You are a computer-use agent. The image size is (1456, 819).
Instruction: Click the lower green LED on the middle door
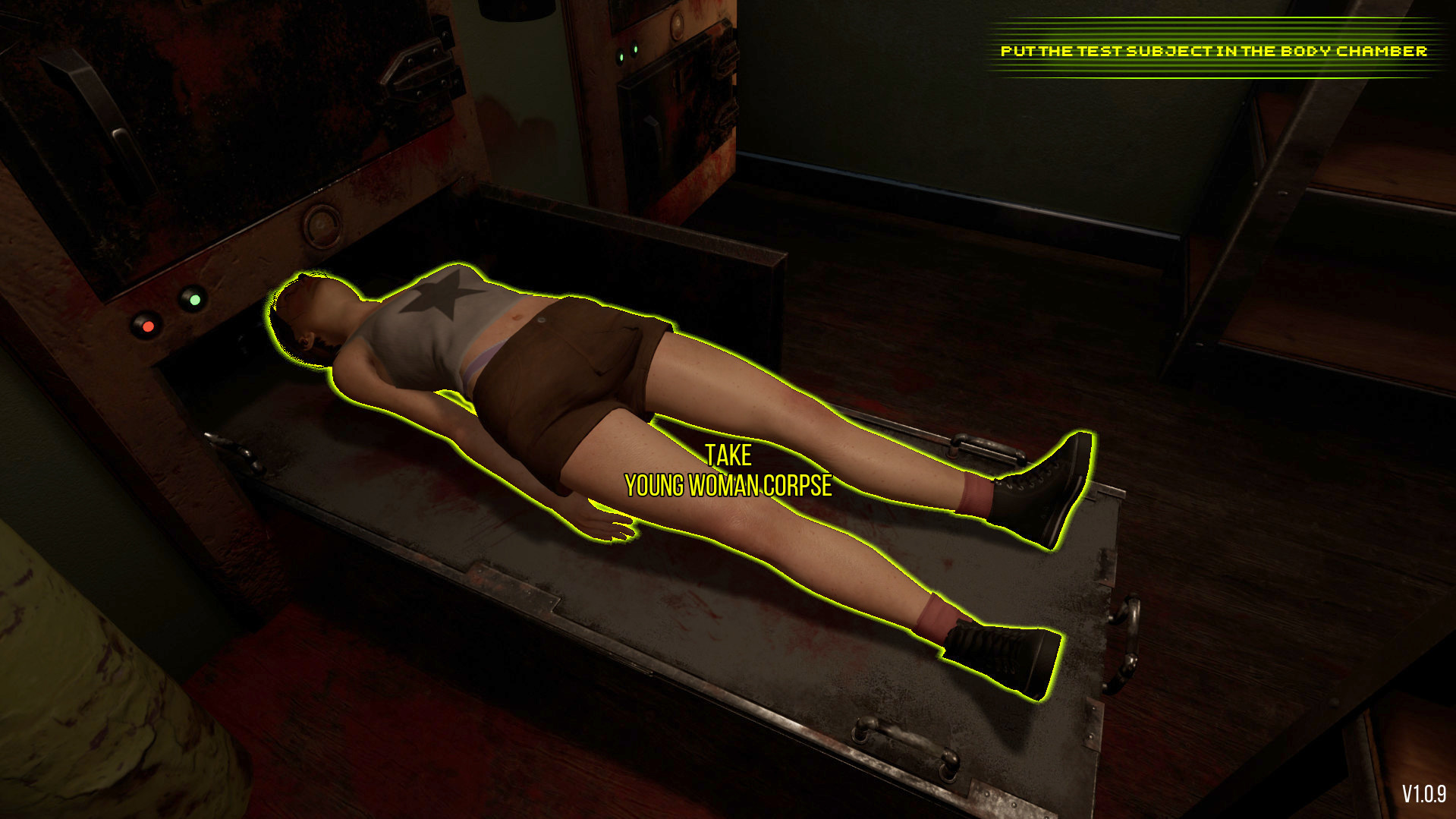[621, 58]
